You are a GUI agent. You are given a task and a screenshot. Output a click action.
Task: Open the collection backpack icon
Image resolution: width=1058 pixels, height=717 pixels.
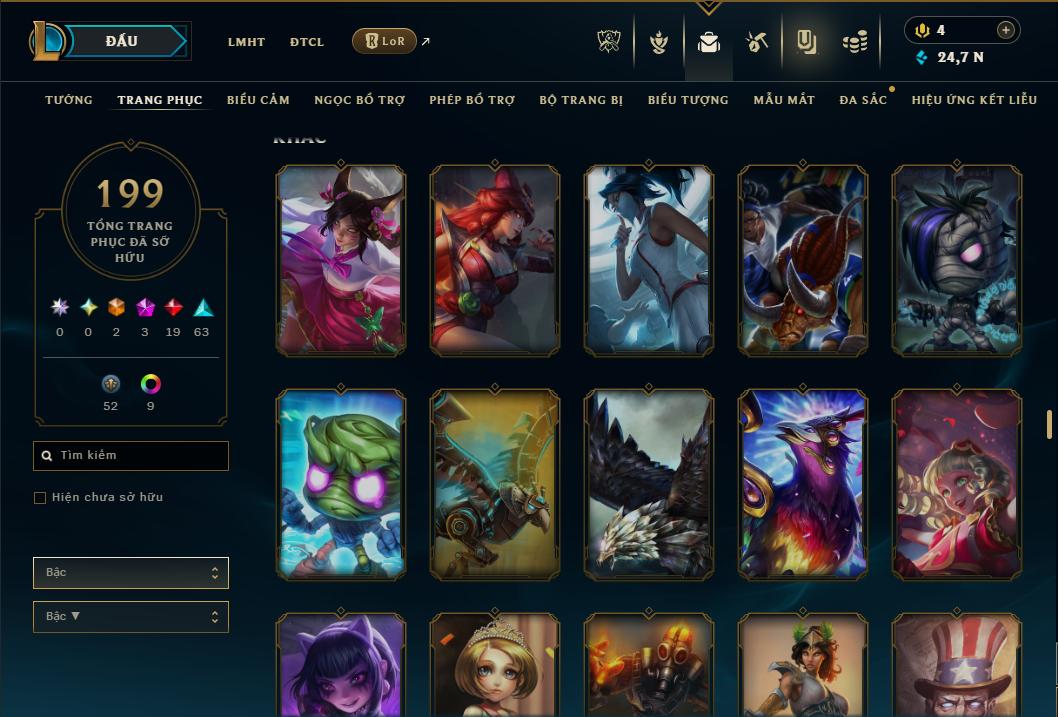click(x=709, y=42)
